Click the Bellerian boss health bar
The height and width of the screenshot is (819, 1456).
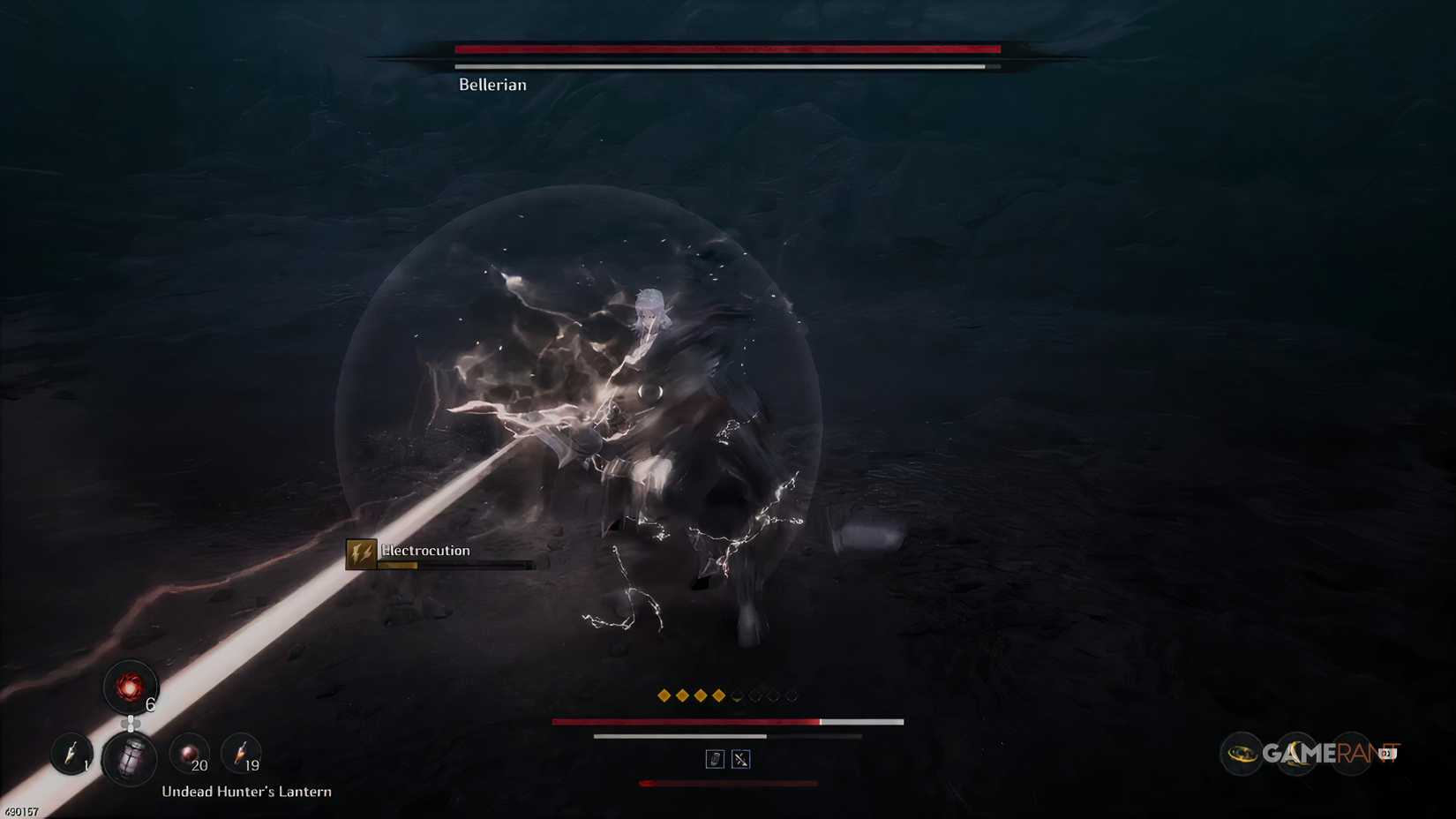(724, 49)
